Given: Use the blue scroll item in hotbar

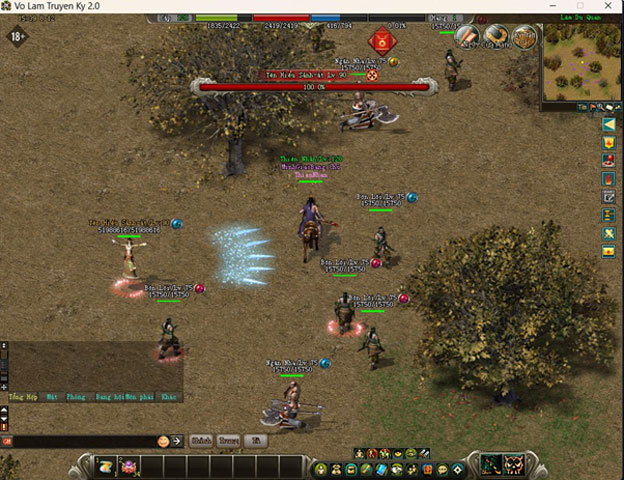Looking at the screenshot, I should 105,466.
